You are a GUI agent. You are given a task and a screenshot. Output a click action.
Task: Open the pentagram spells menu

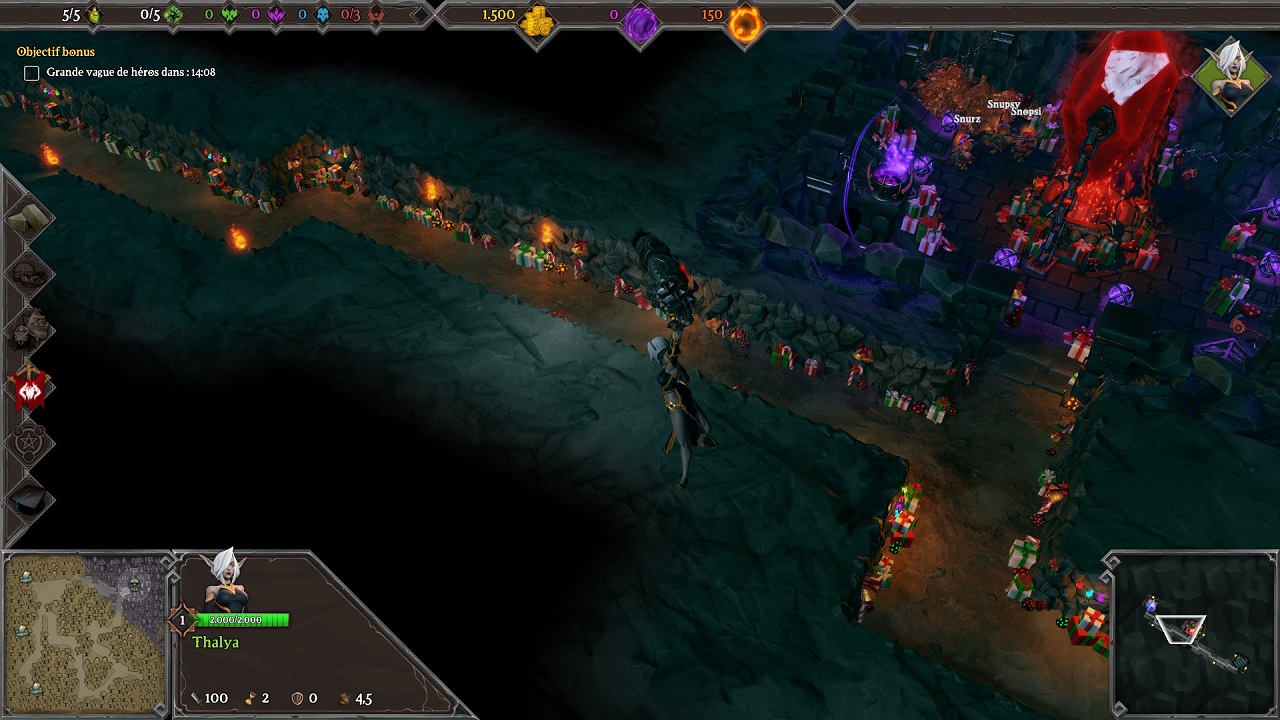(x=27, y=442)
